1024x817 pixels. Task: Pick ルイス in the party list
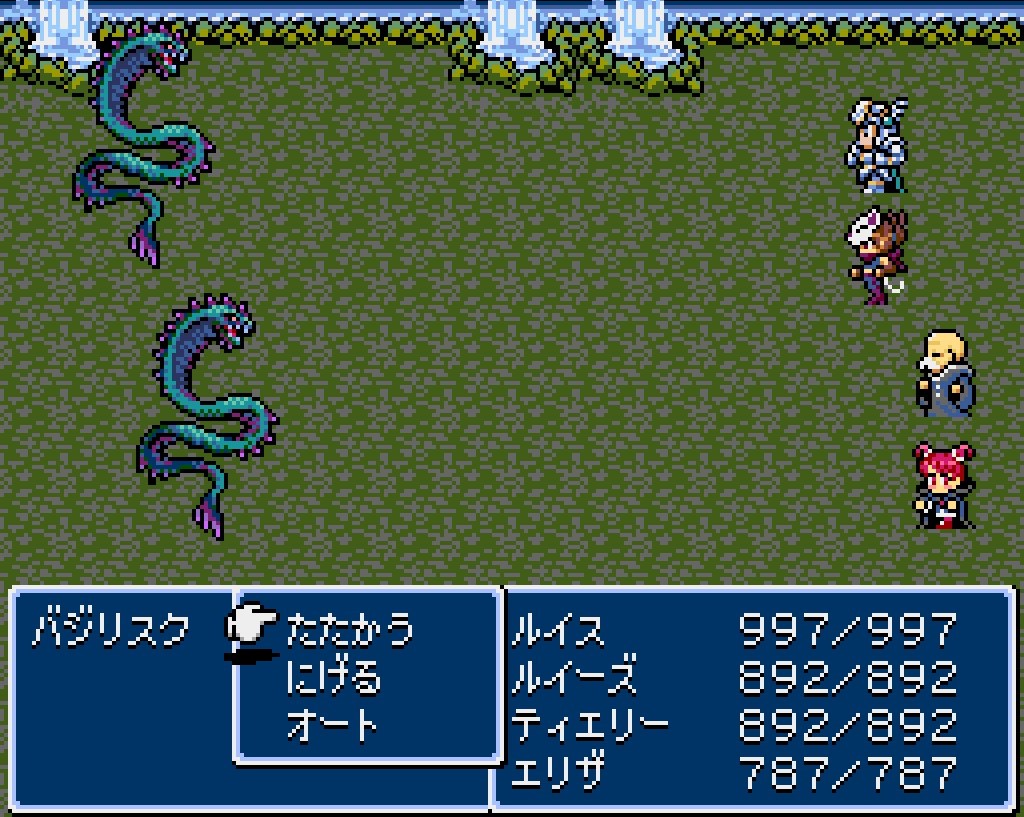coord(558,631)
